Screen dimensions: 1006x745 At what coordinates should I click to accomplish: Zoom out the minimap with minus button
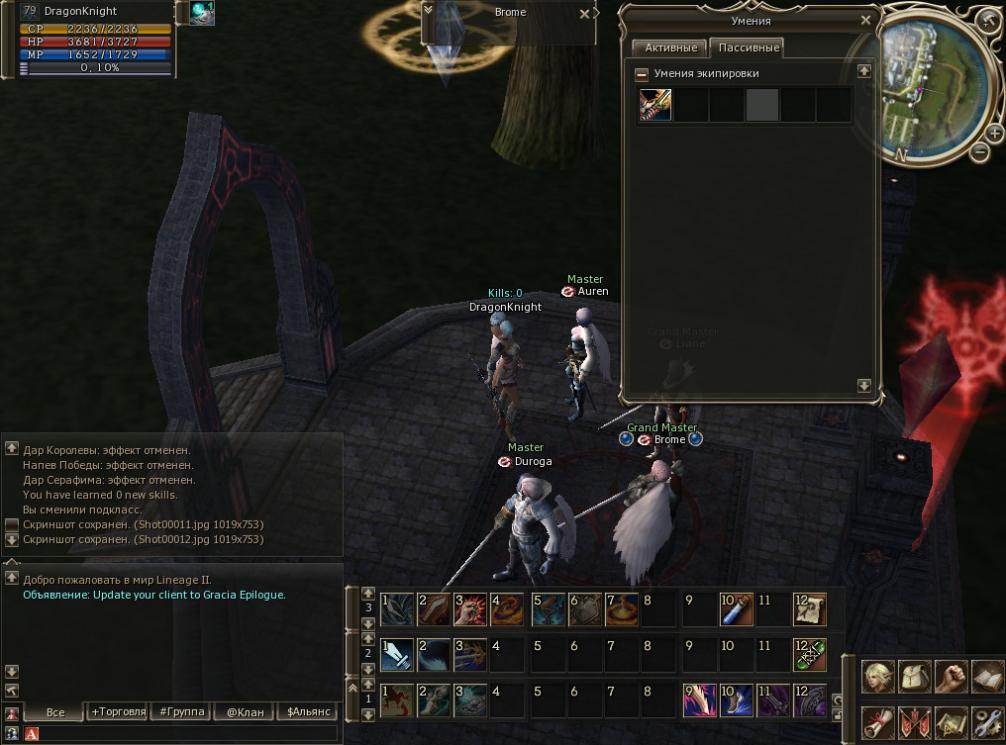point(982,152)
